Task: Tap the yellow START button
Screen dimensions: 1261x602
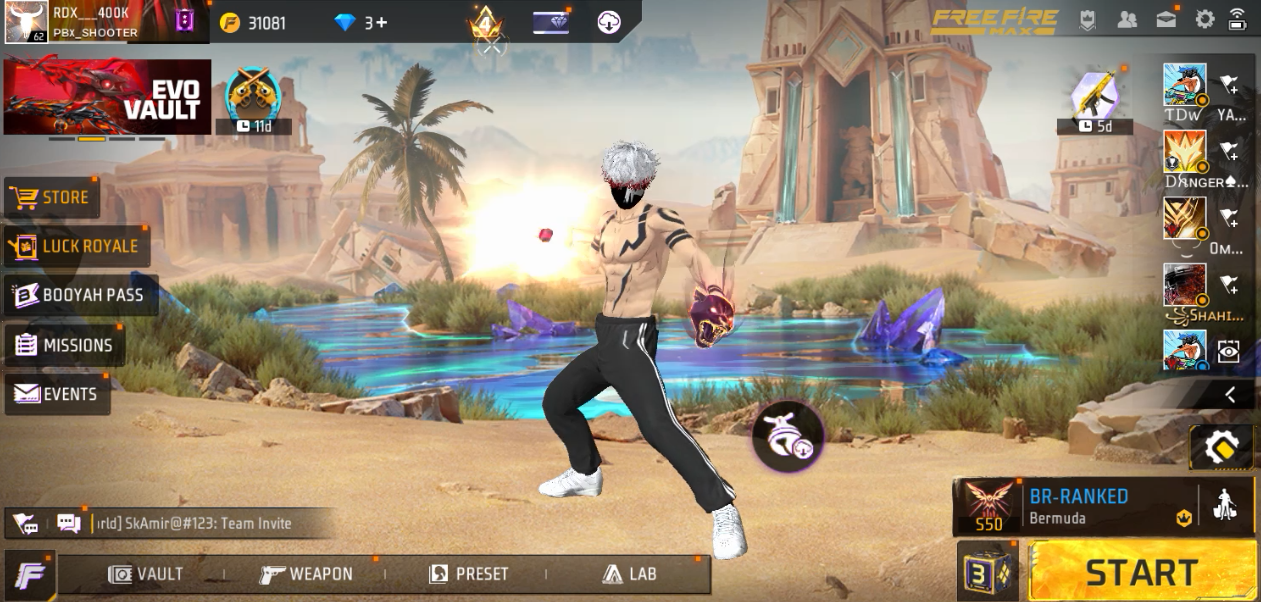Action: [x=1142, y=572]
